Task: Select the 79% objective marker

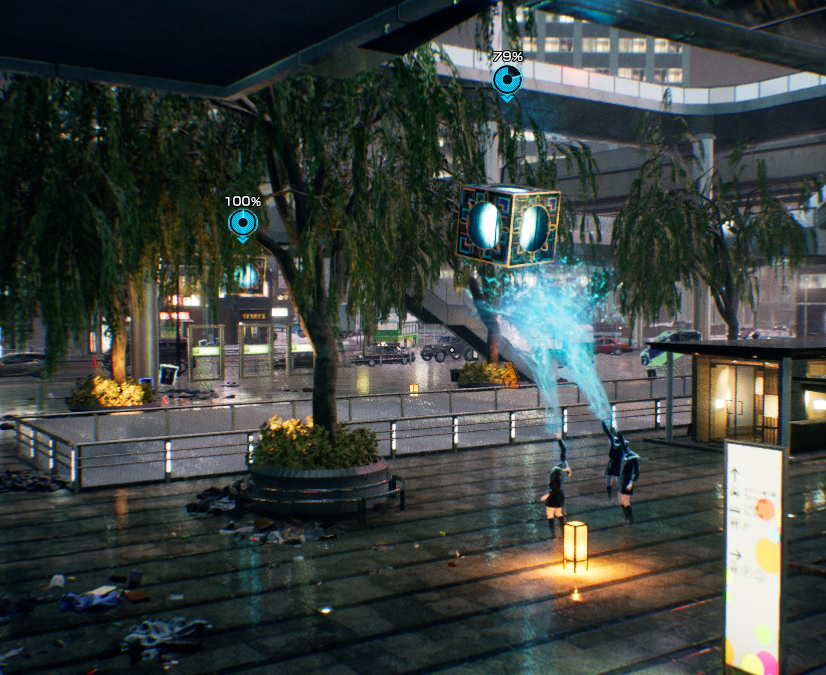Action: tap(507, 78)
